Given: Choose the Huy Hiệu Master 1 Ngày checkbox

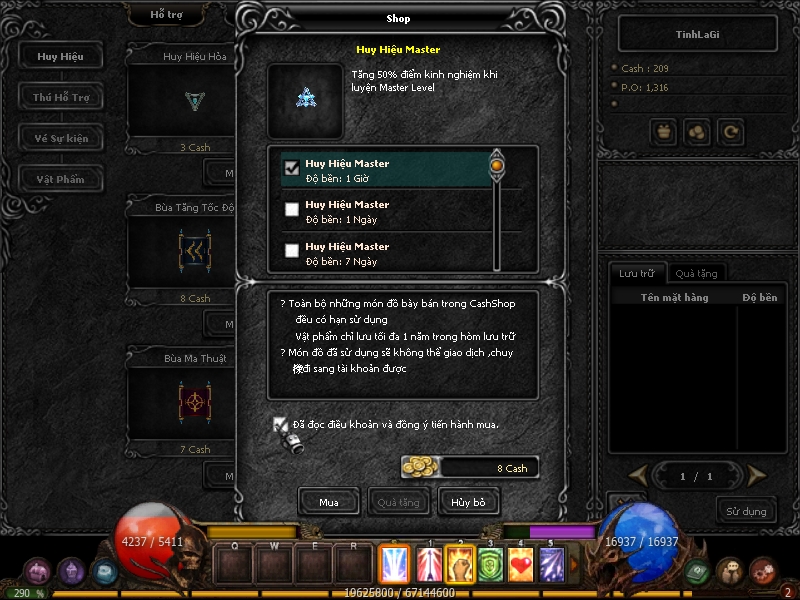Looking at the screenshot, I should [x=292, y=210].
